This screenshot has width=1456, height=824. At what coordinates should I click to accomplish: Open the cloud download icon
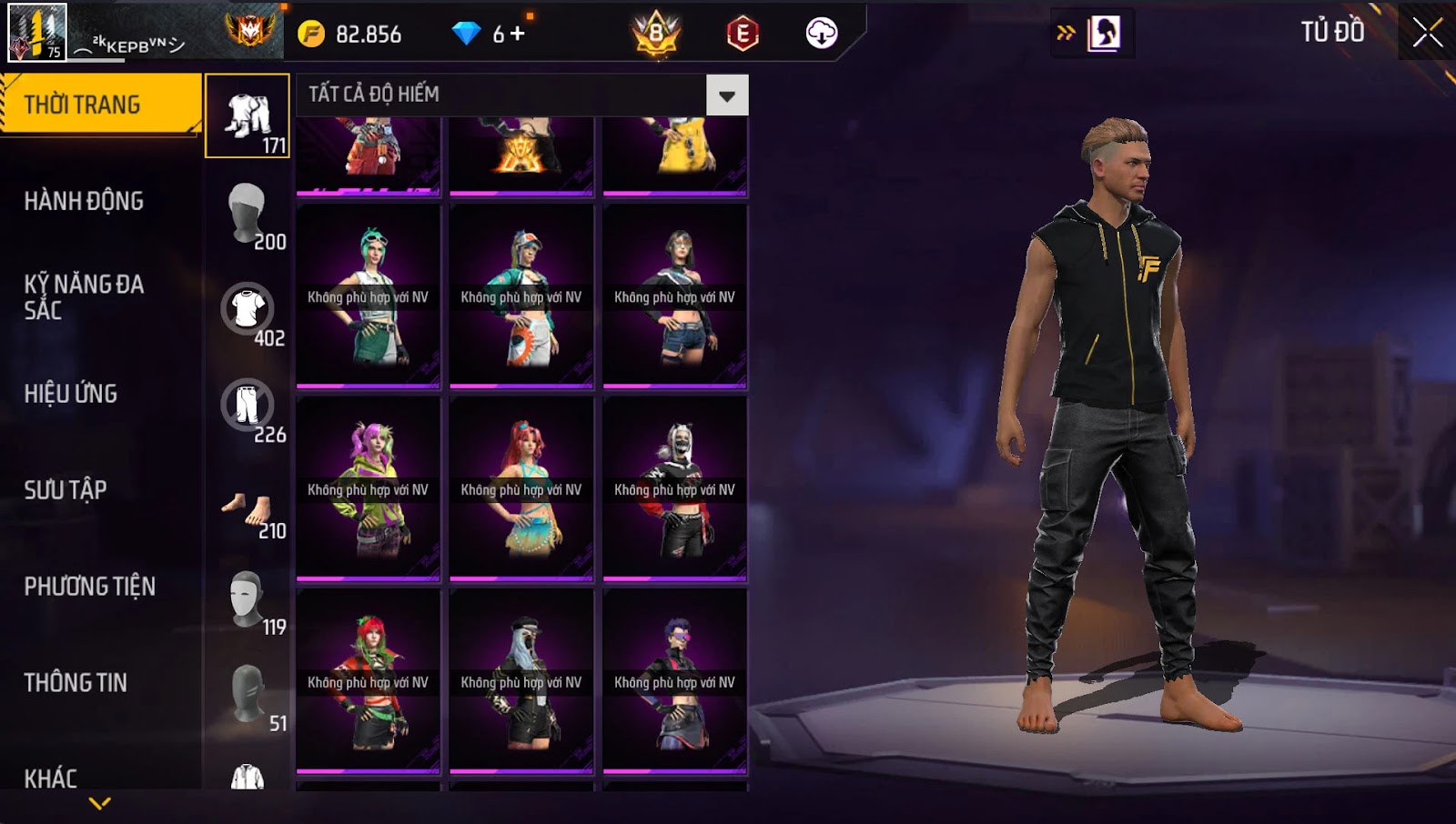point(821,34)
